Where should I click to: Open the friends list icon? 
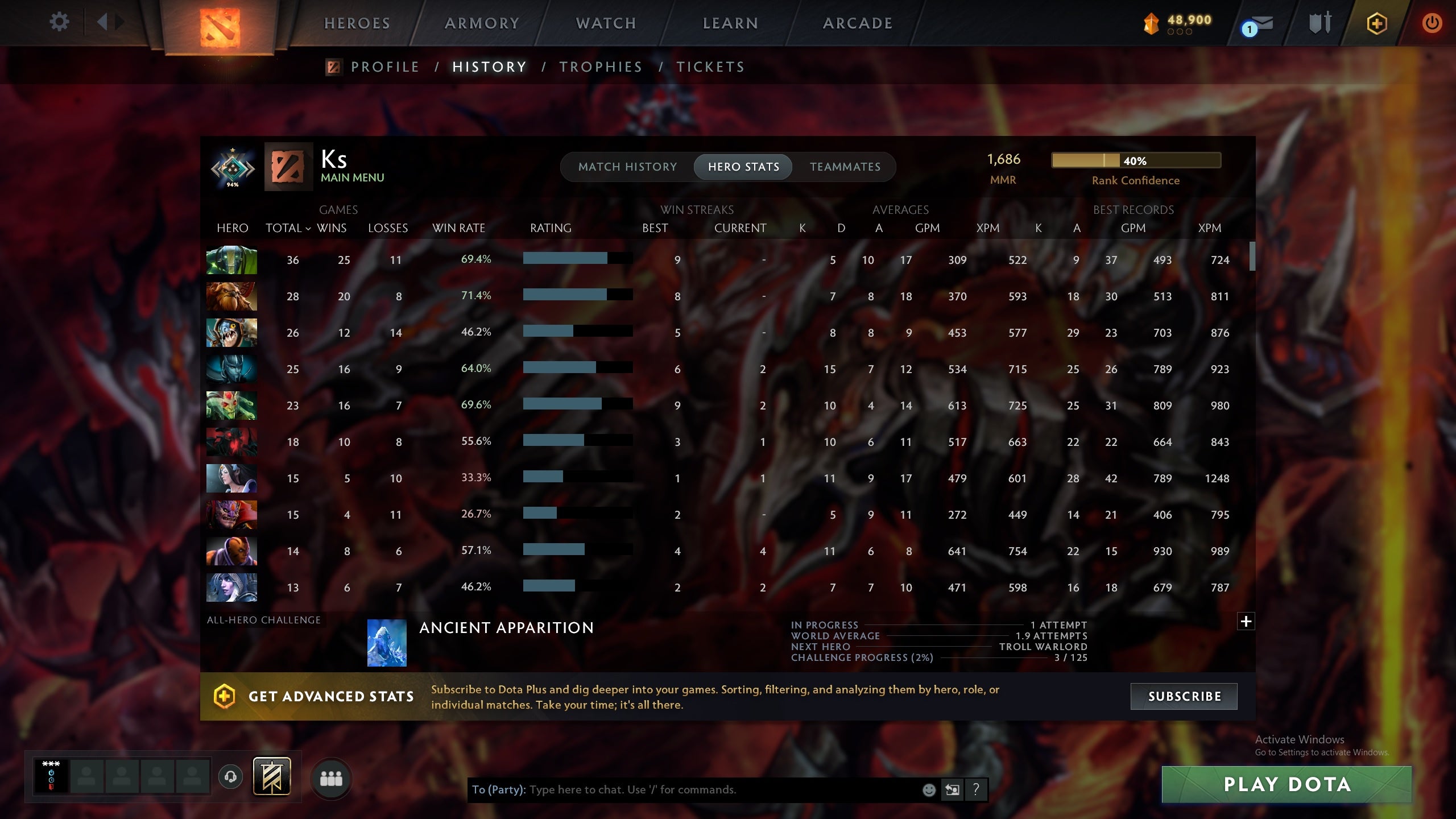(333, 777)
